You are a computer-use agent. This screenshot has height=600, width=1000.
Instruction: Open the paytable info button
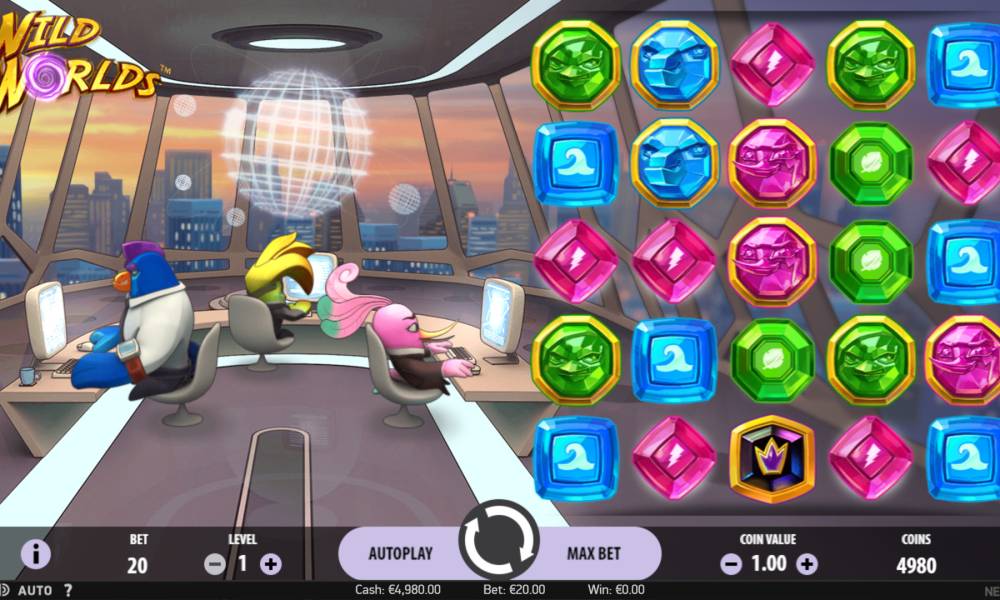[35, 553]
